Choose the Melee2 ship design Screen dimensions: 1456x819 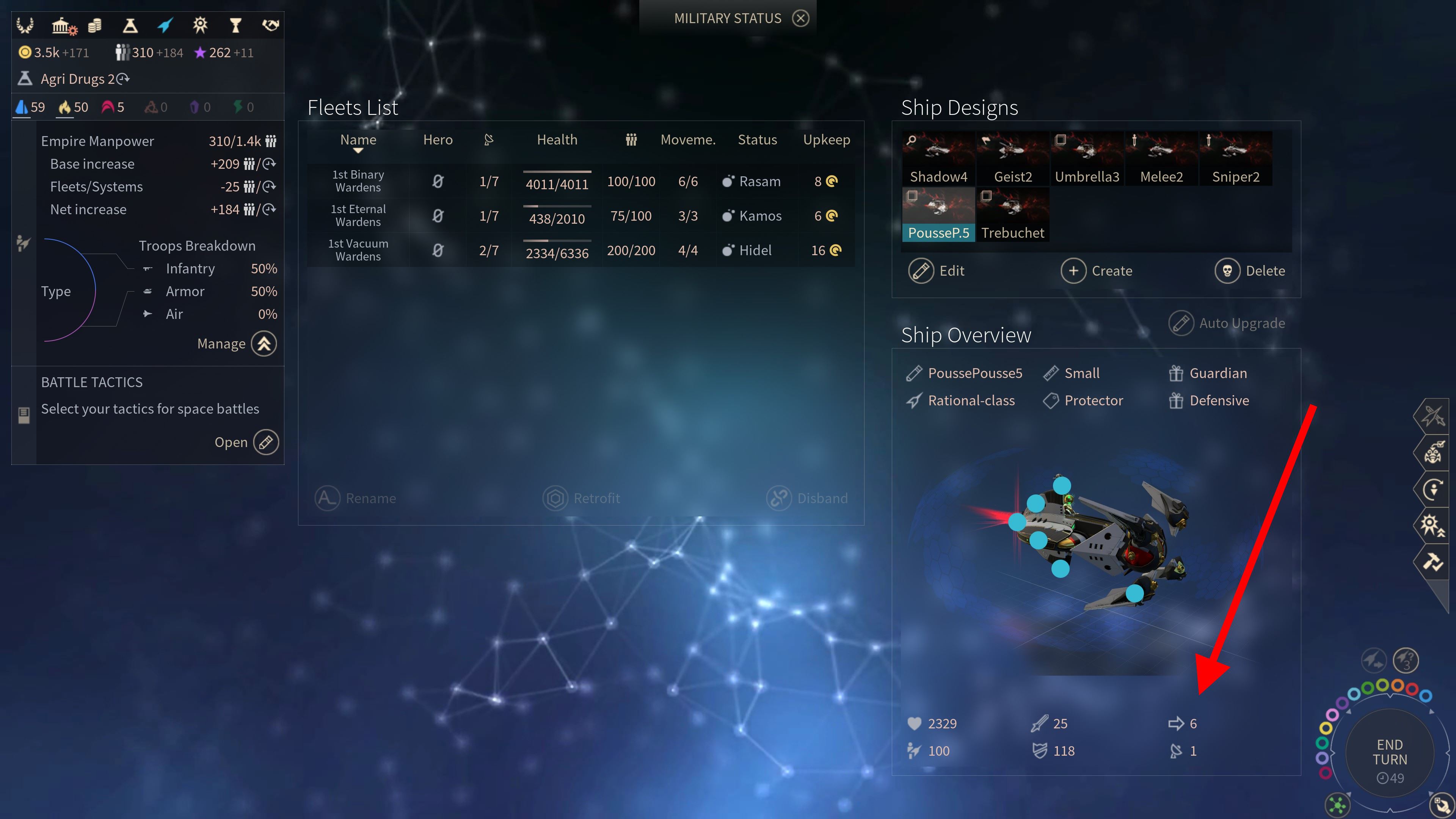(x=1161, y=159)
